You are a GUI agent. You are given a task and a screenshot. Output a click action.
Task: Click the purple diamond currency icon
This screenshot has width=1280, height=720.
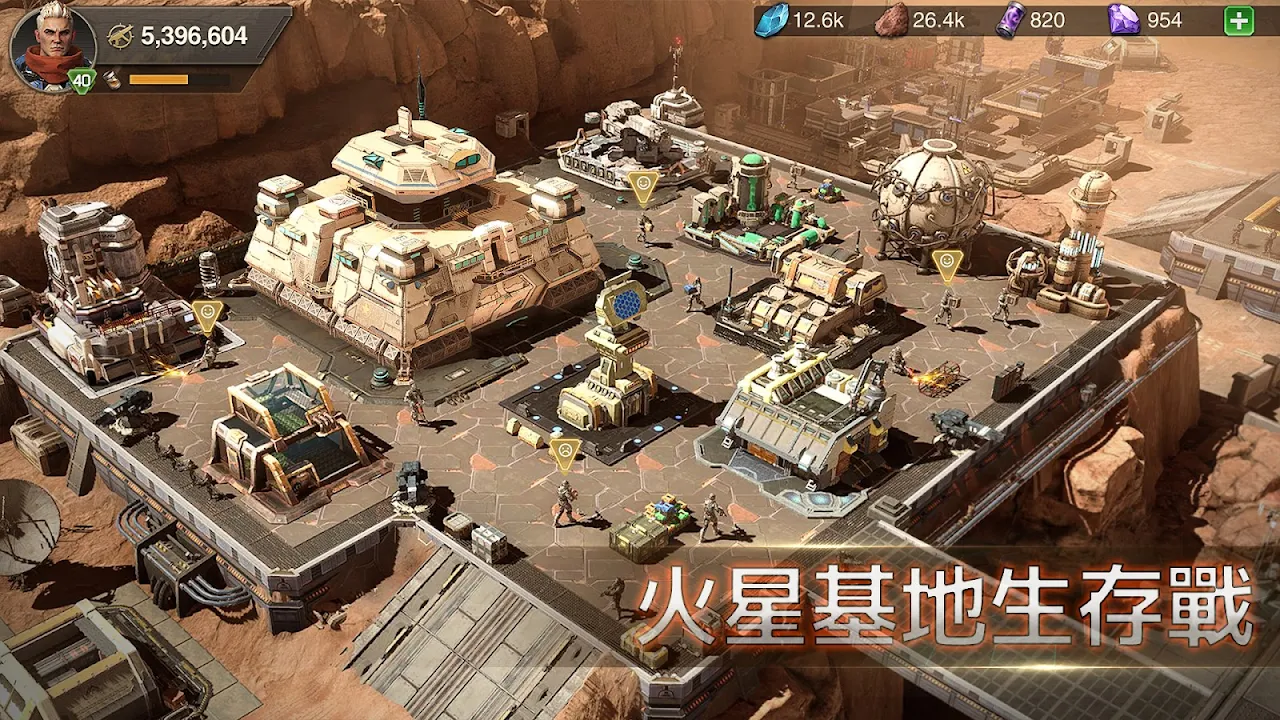click(1123, 20)
